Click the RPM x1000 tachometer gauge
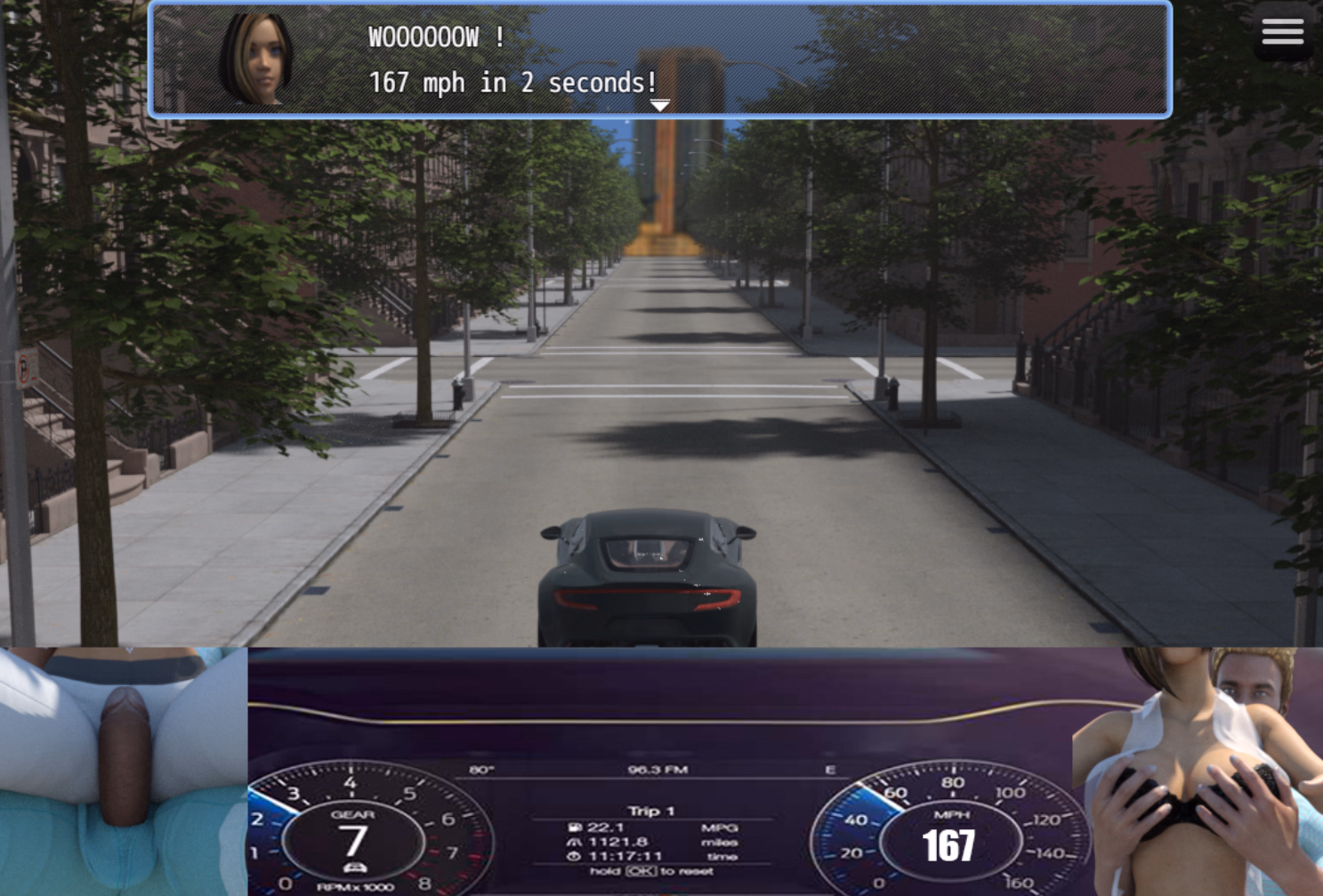The height and width of the screenshot is (896, 1323). pyautogui.click(x=354, y=886)
